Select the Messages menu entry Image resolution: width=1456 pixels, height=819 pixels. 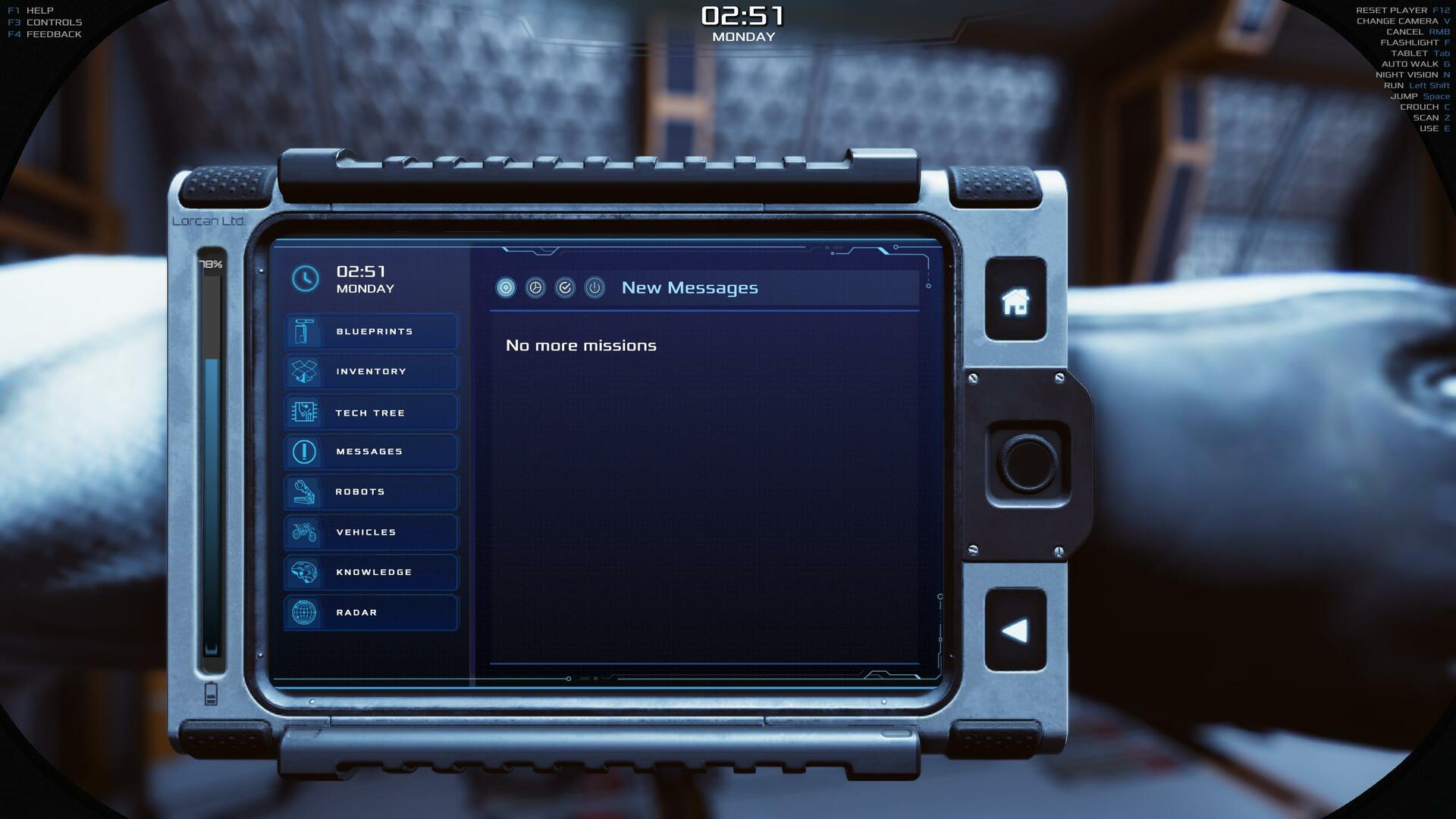(x=371, y=452)
